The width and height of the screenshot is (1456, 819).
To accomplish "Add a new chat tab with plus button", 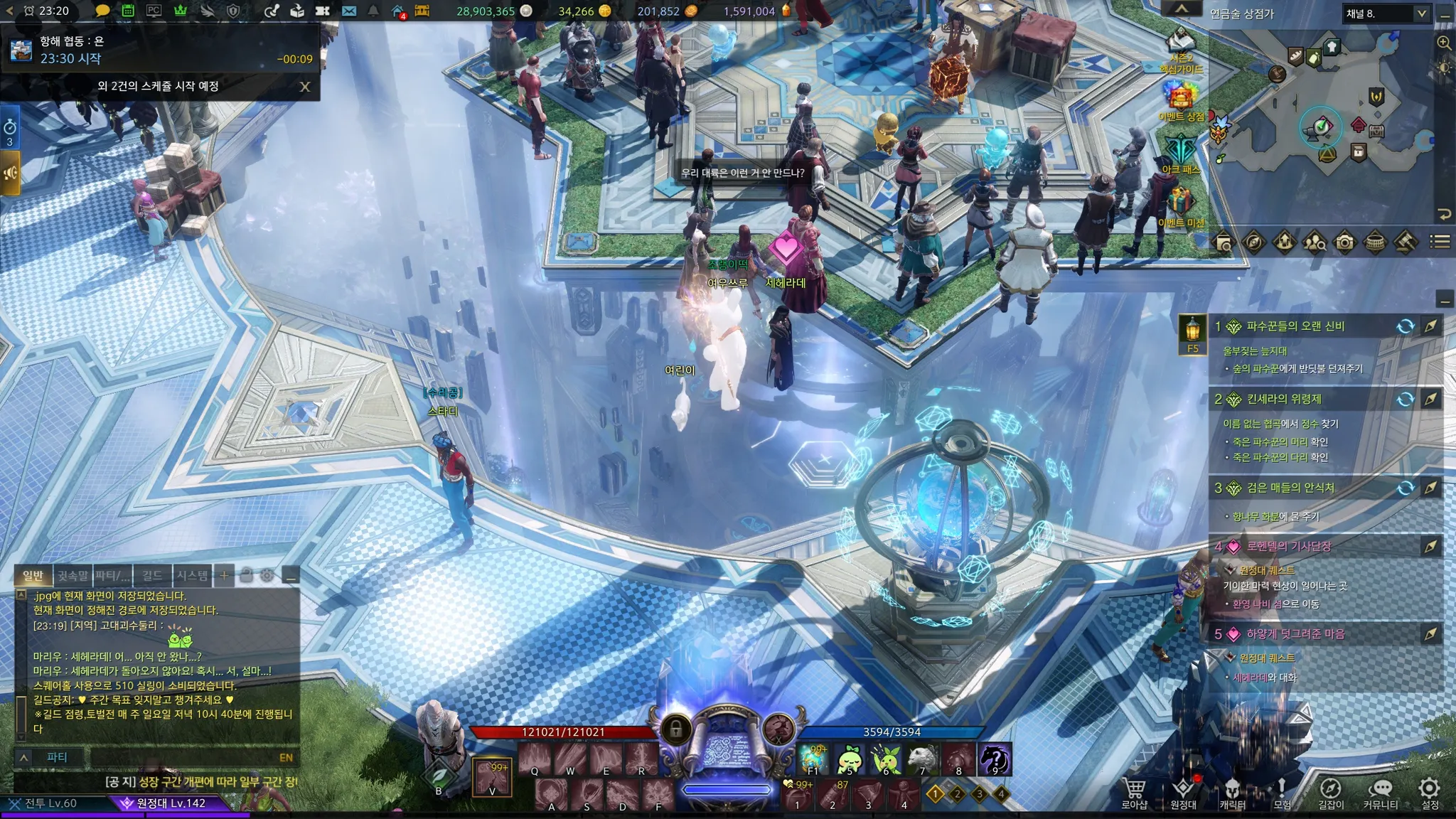I will point(224,575).
